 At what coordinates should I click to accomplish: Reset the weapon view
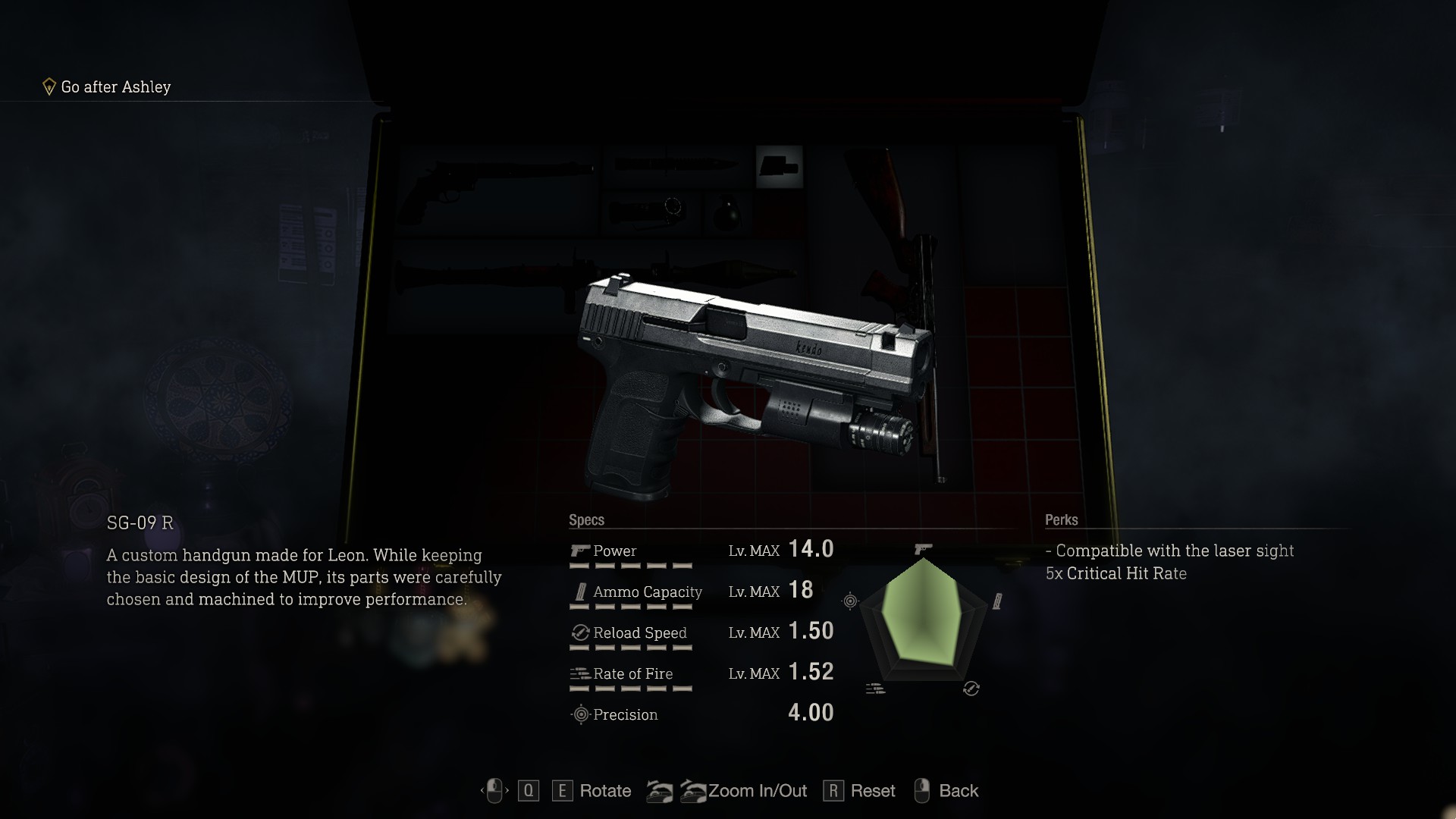pyautogui.click(x=872, y=791)
